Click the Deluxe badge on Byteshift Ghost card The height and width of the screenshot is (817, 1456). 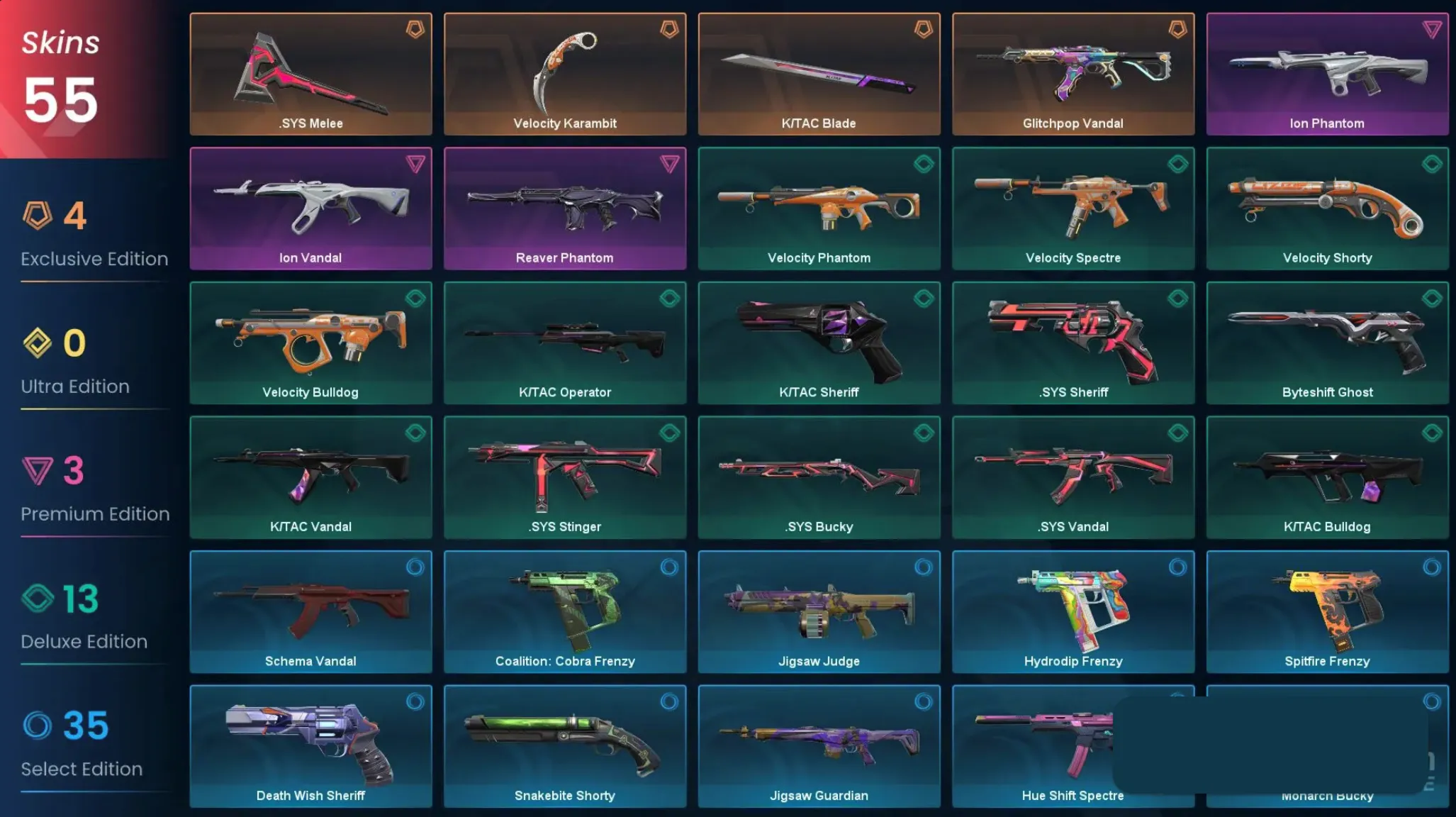pyautogui.click(x=1432, y=296)
